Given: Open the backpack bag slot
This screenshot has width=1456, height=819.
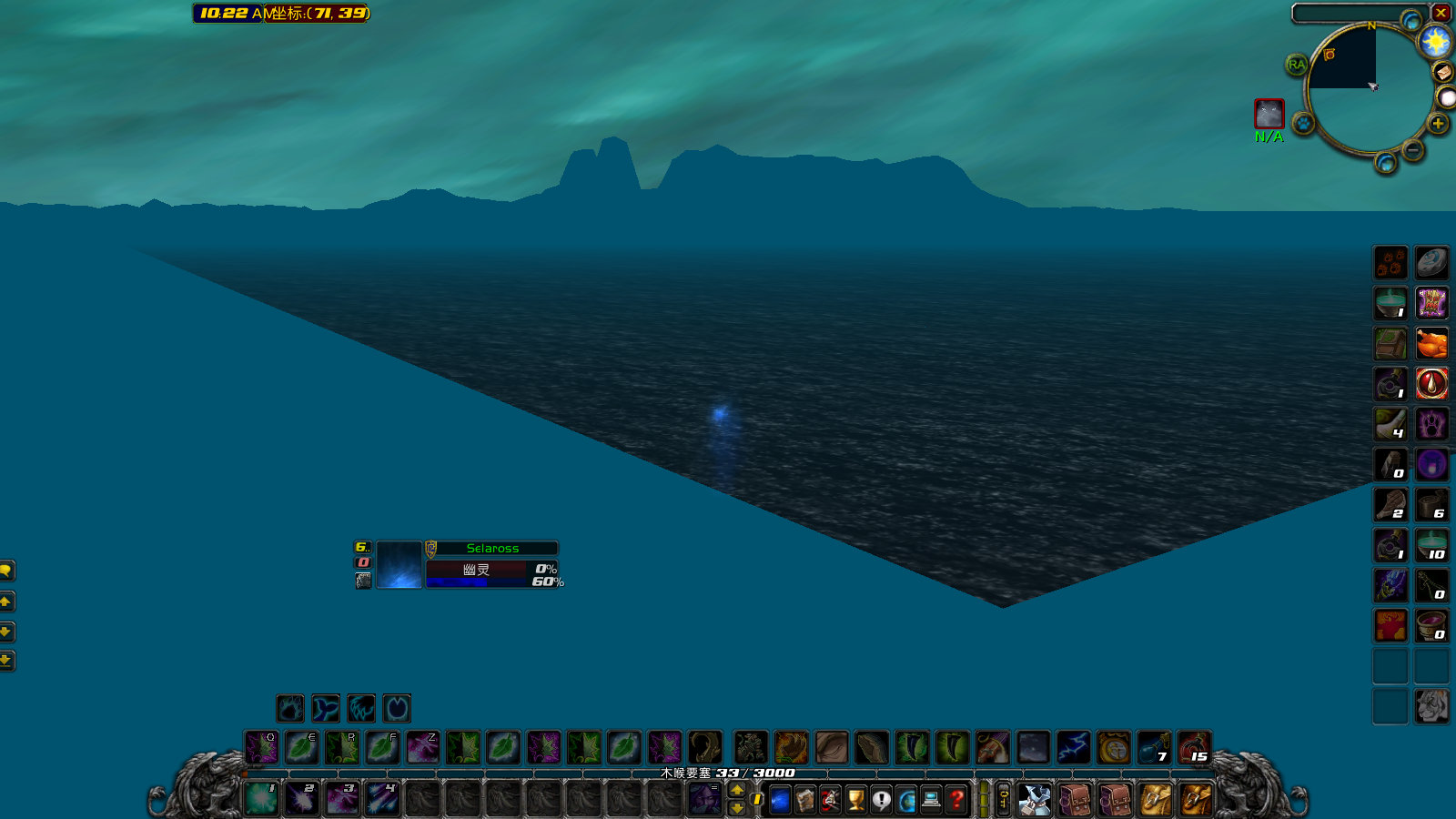Looking at the screenshot, I should click(1036, 799).
